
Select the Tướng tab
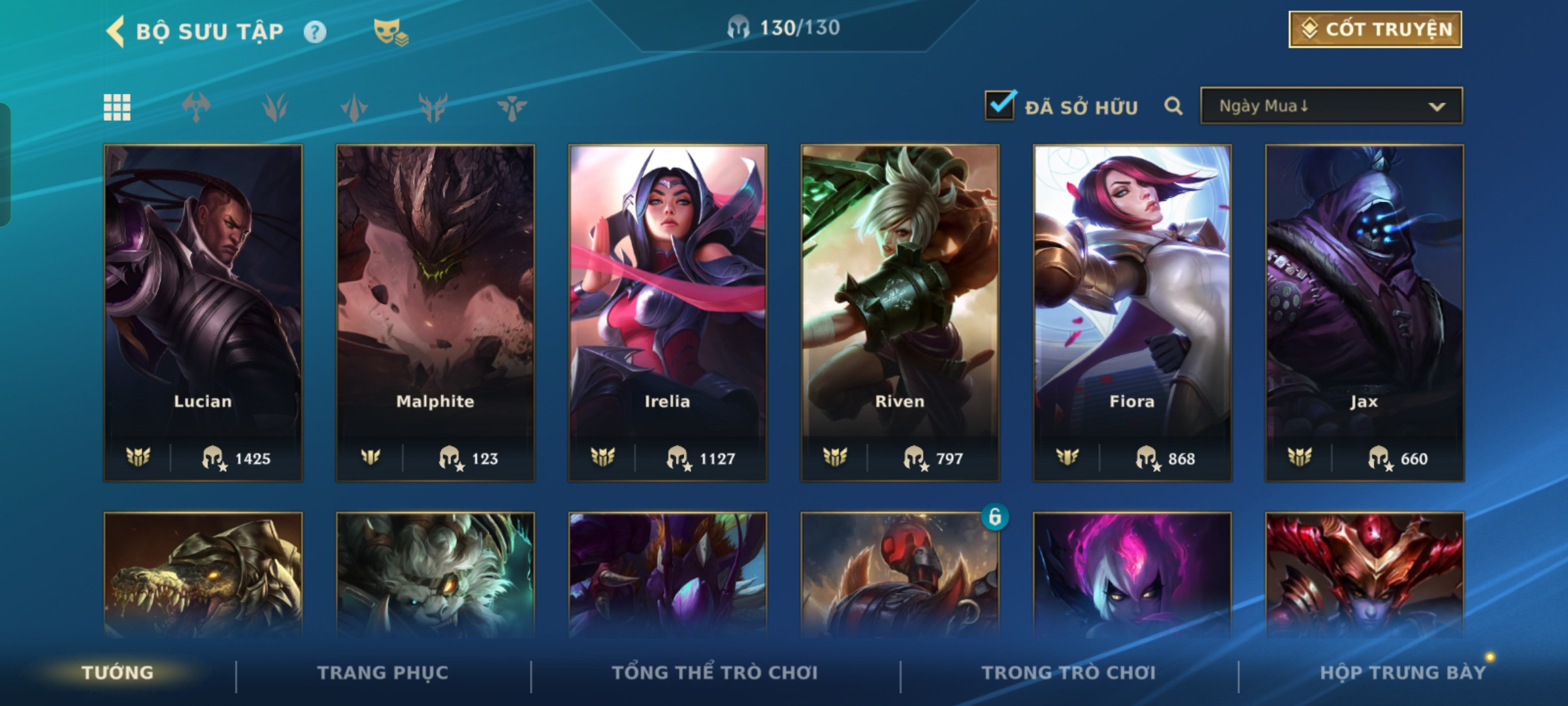pos(118,673)
